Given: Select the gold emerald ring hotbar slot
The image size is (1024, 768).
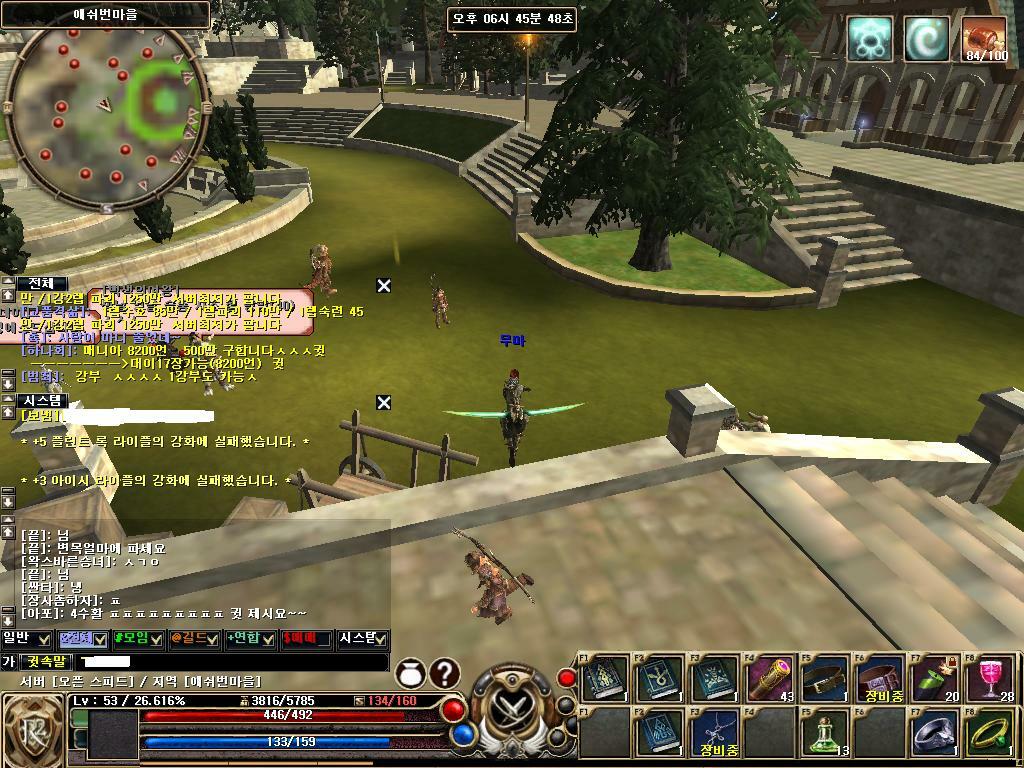Looking at the screenshot, I should (990, 734).
